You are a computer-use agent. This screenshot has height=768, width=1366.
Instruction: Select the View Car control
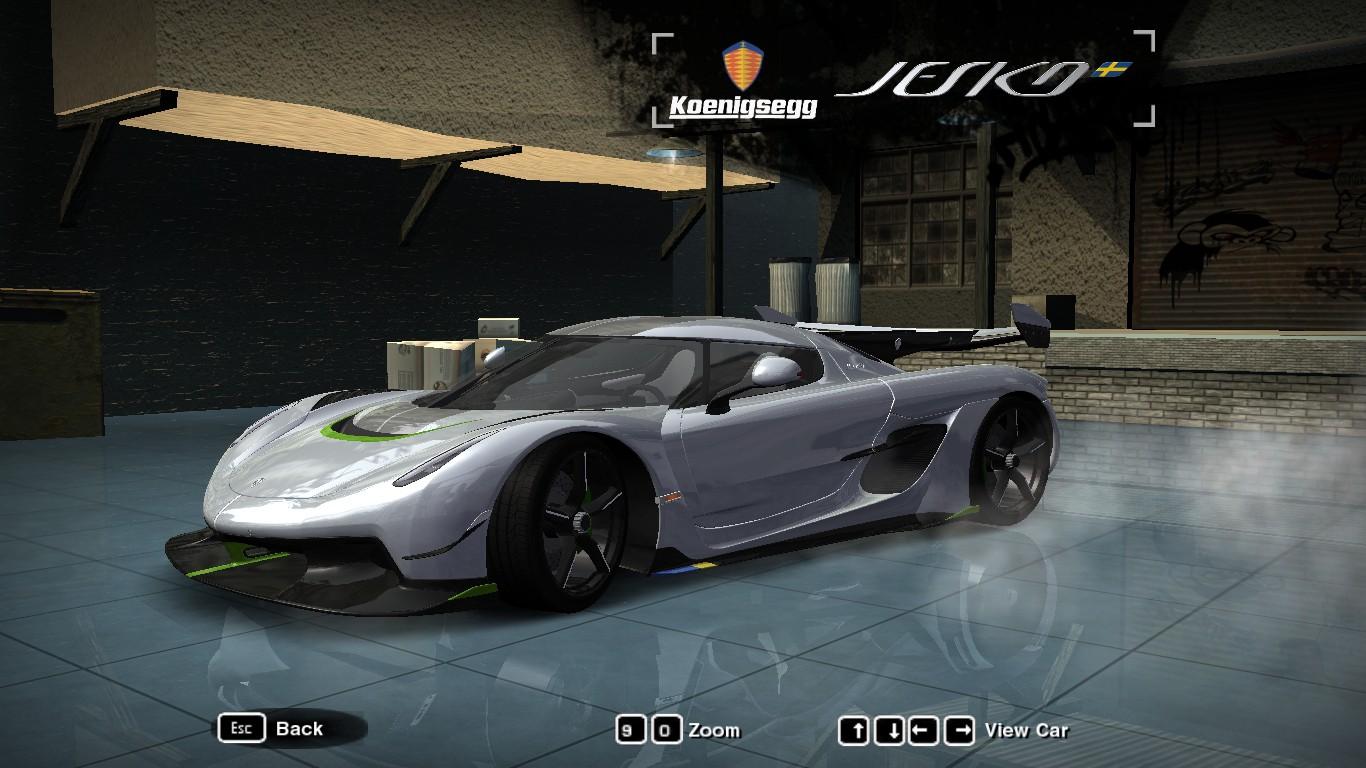point(1026,731)
